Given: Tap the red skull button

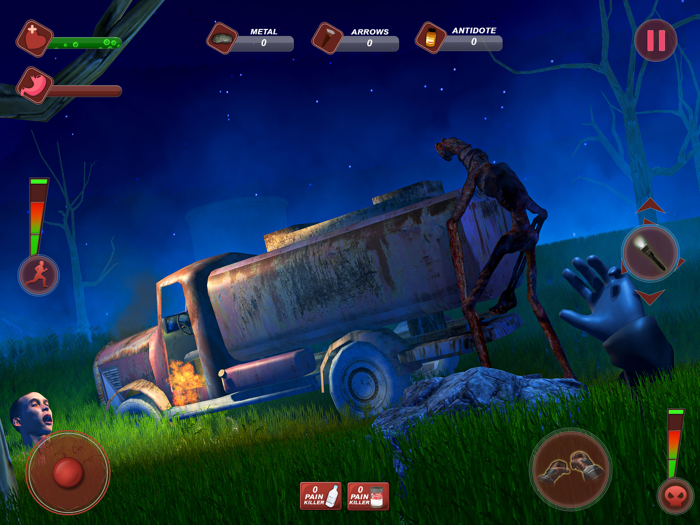Looking at the screenshot, I should (675, 496).
